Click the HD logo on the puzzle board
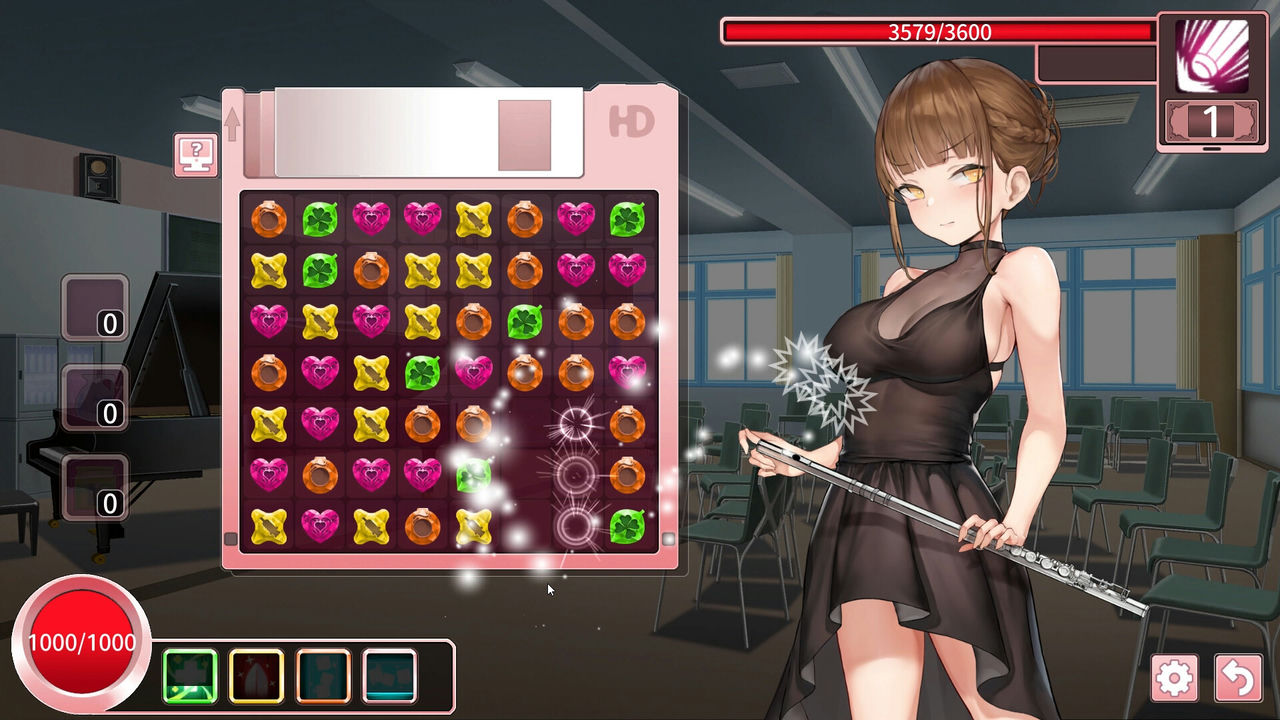The width and height of the screenshot is (1280, 720). click(631, 120)
